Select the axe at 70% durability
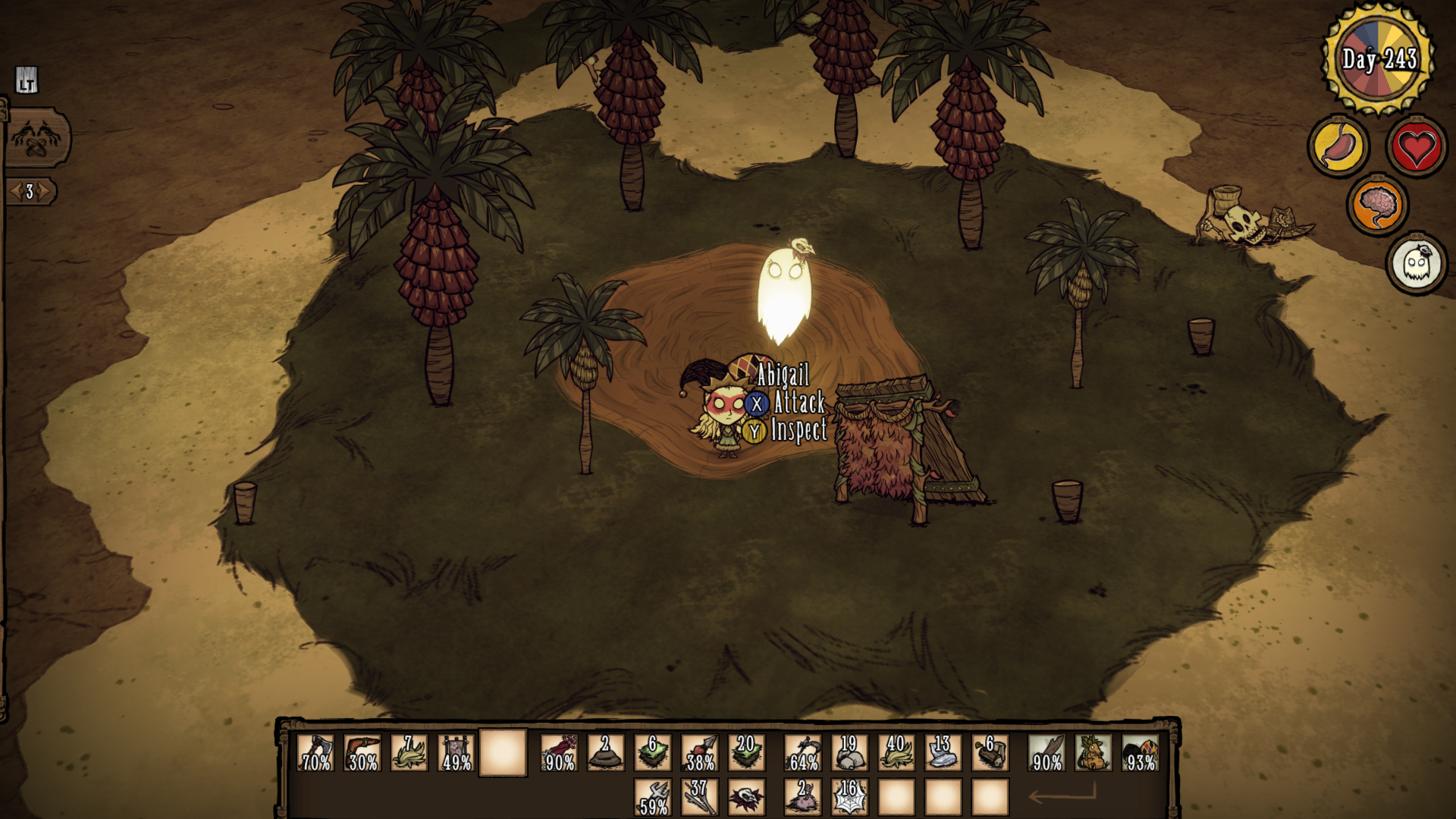 tap(315, 753)
